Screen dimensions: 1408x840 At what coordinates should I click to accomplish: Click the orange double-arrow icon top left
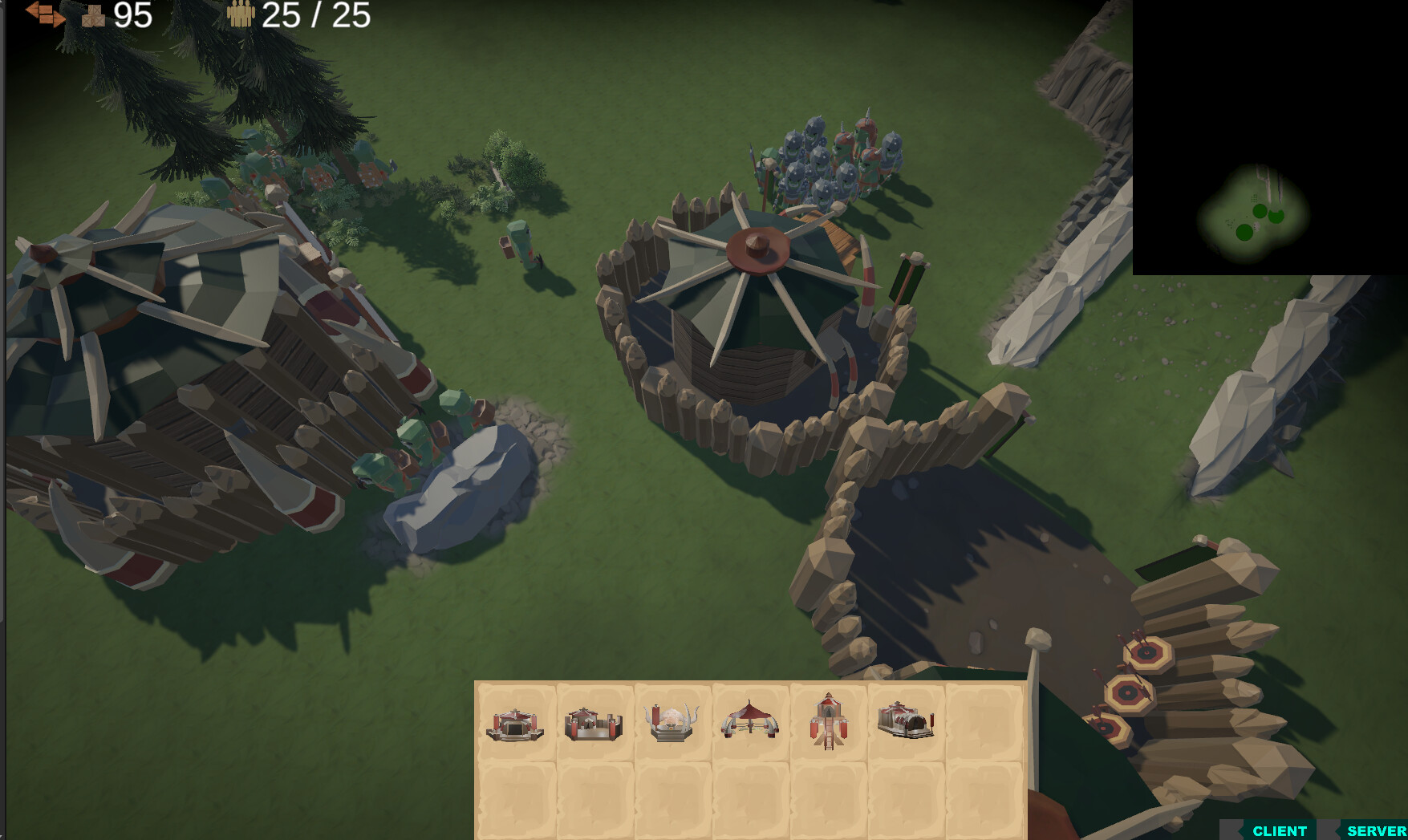pos(44,14)
